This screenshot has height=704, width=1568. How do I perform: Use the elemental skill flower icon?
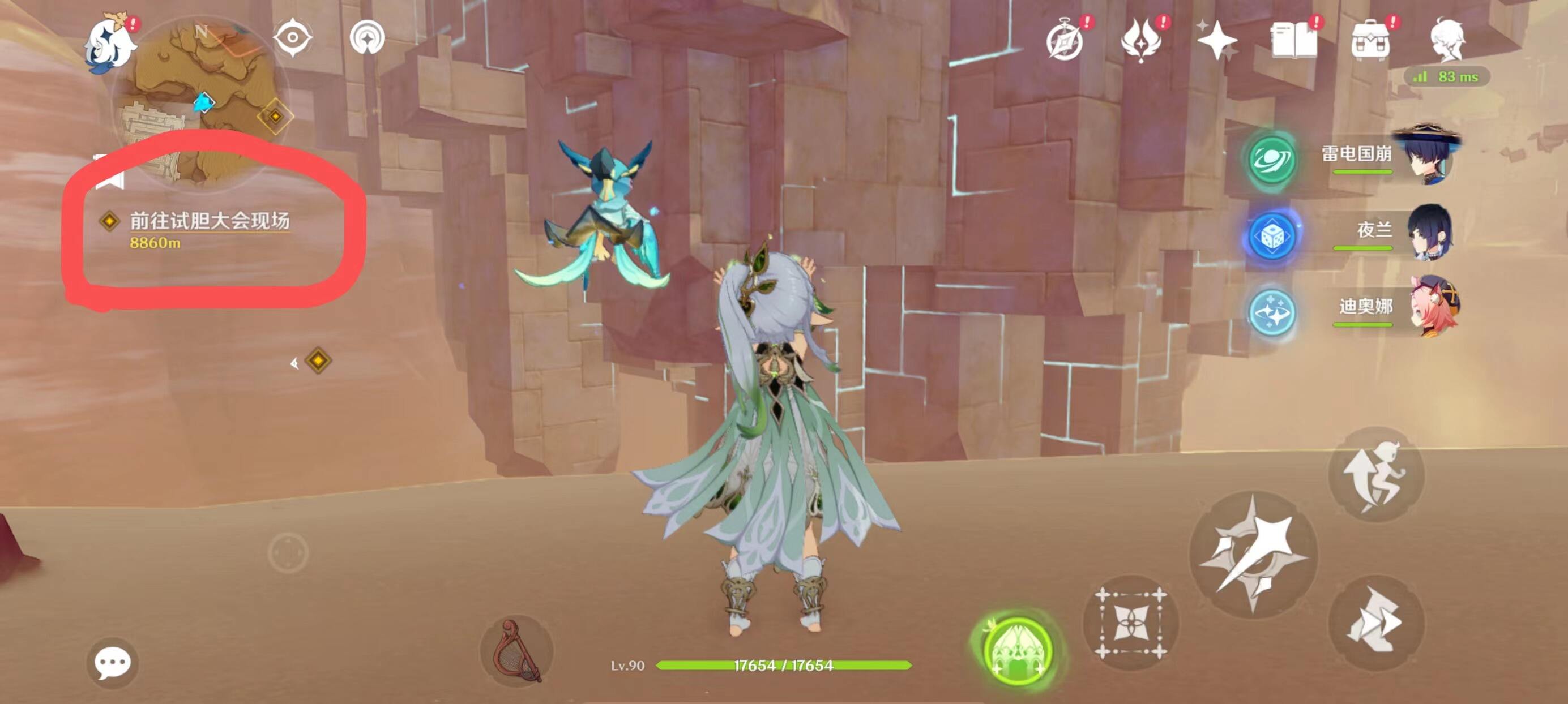(1131, 623)
